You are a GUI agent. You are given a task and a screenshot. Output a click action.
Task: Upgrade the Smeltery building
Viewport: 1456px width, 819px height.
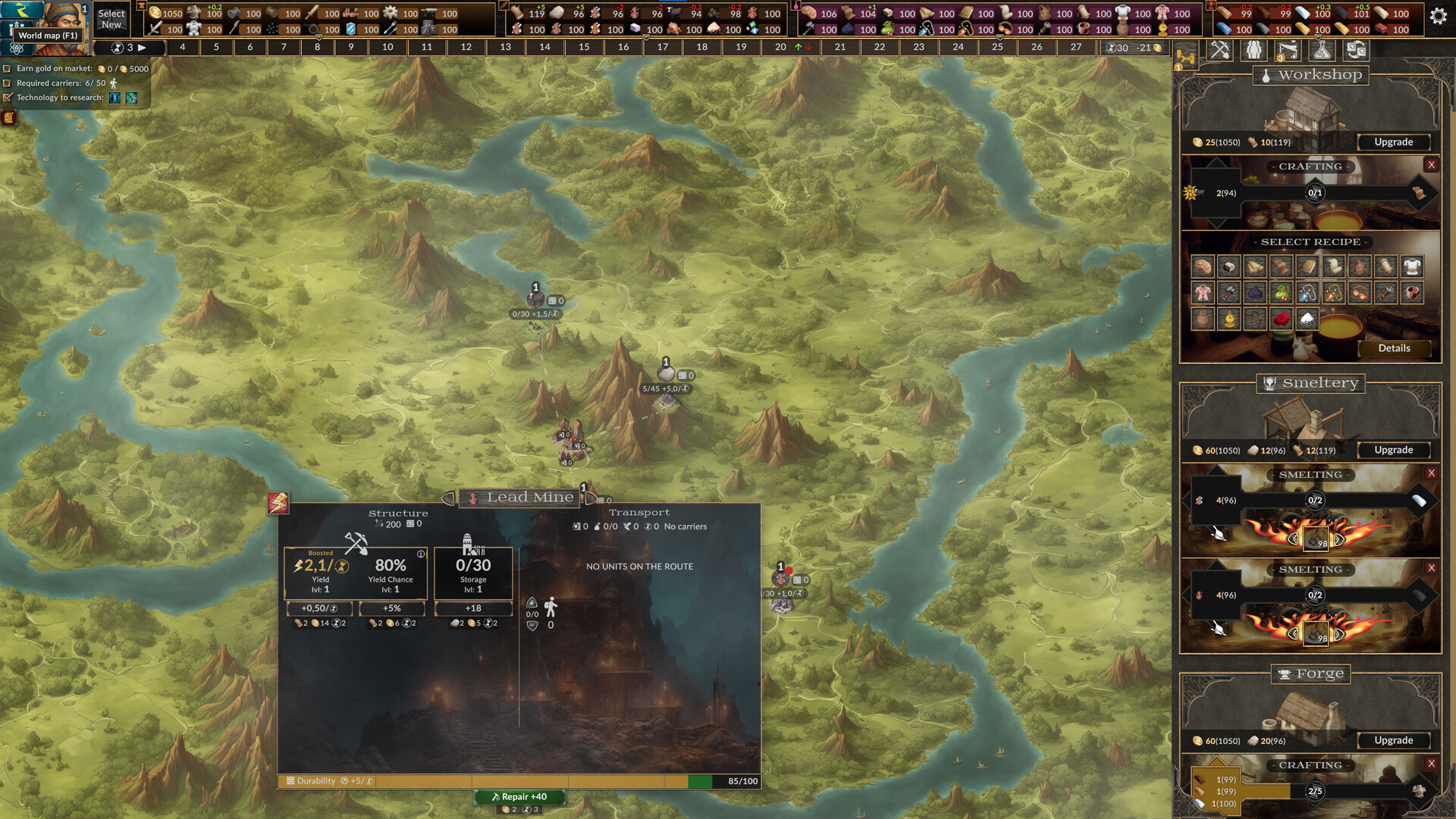click(x=1394, y=450)
